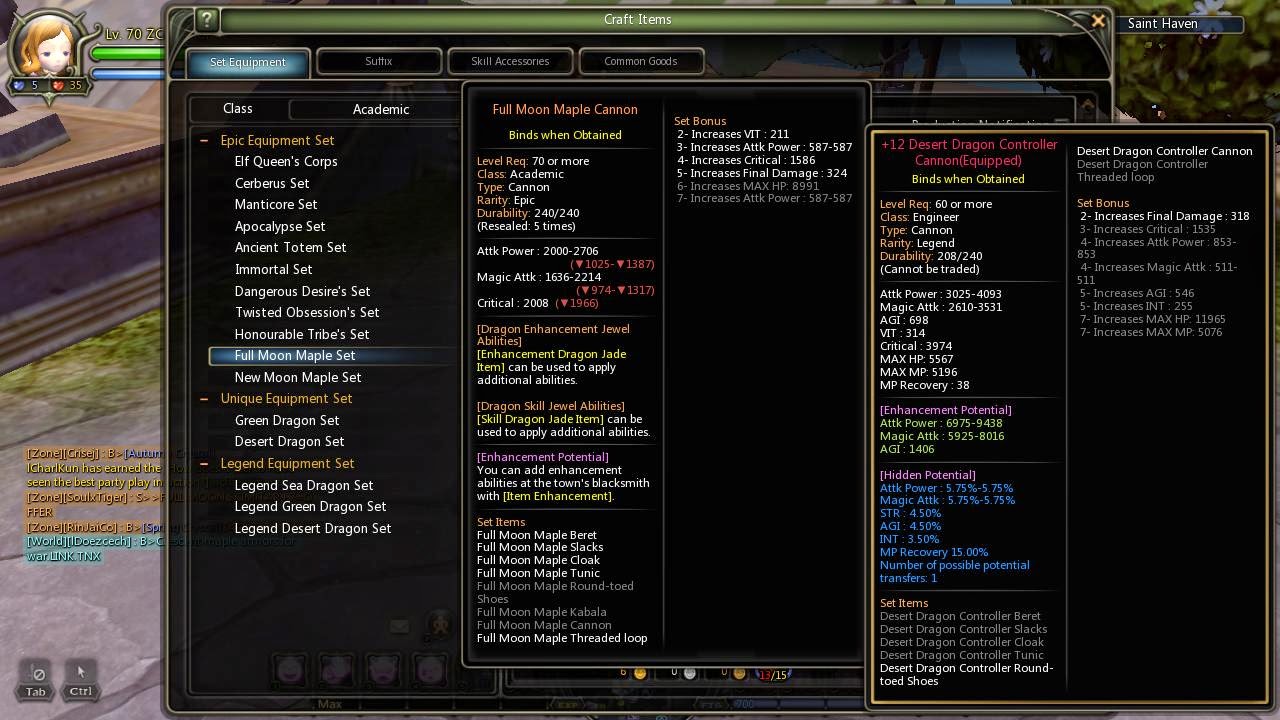Click the red heart FTG icon
This screenshot has width=1280, height=720.
58,84
